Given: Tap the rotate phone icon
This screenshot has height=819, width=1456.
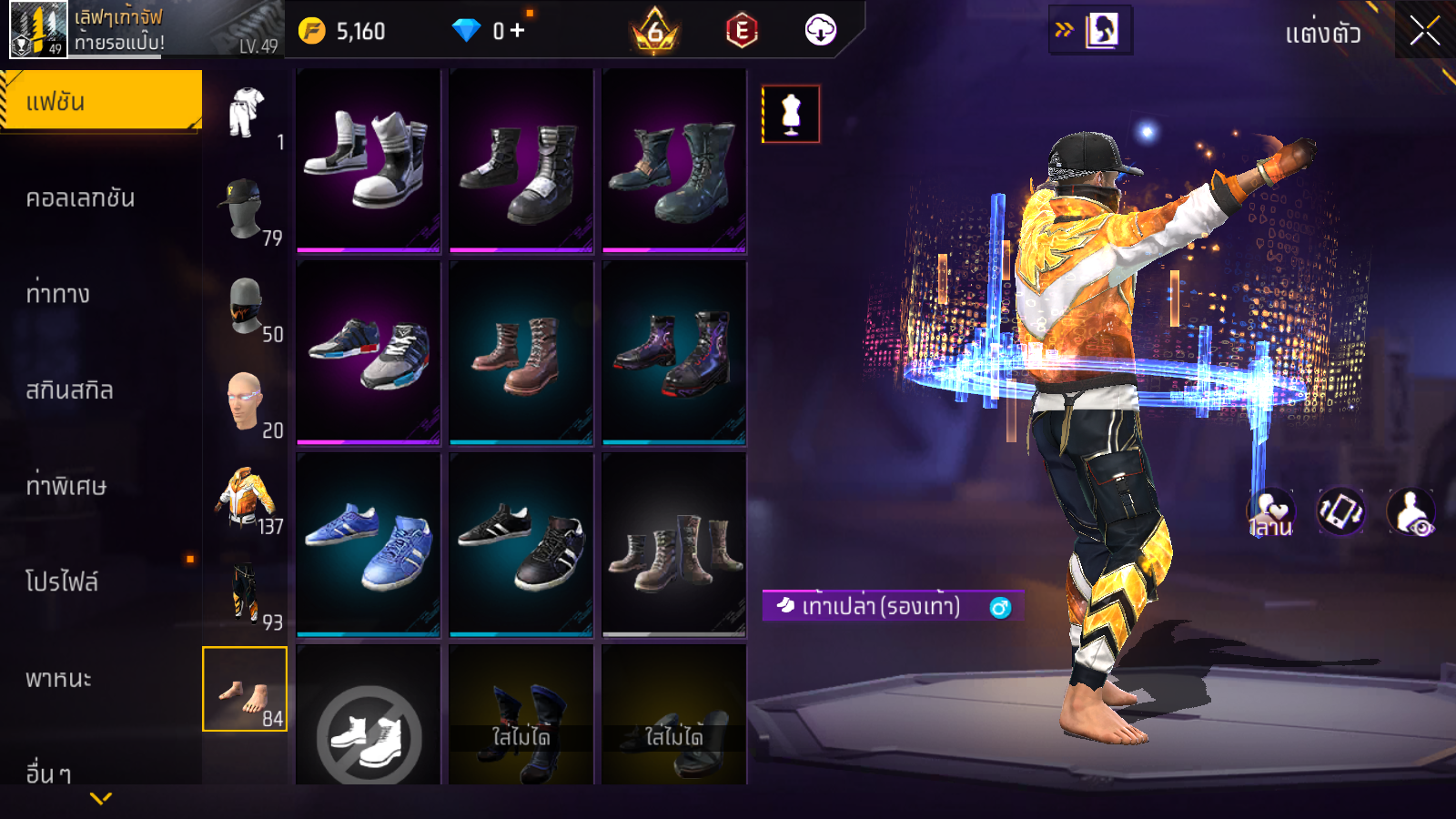Looking at the screenshot, I should (1341, 511).
